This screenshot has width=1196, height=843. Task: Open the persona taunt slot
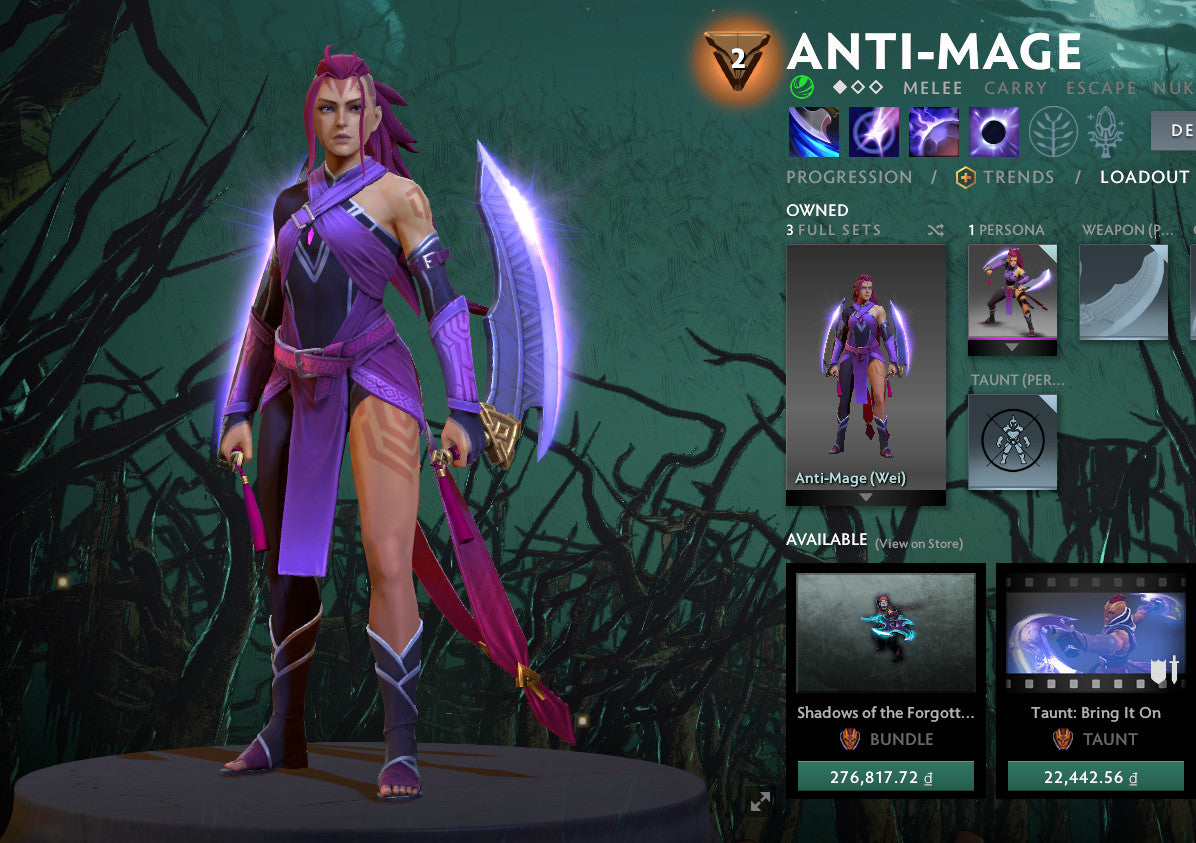pyautogui.click(x=1012, y=441)
